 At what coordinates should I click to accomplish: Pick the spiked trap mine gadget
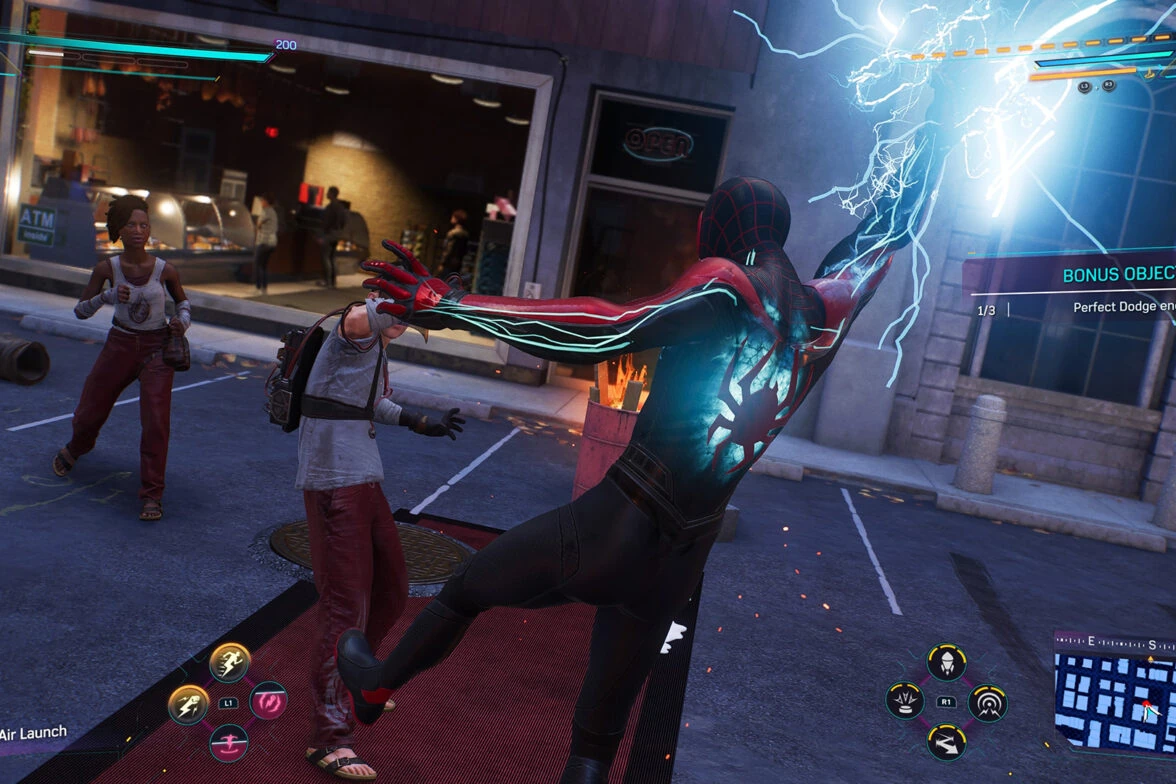point(905,701)
